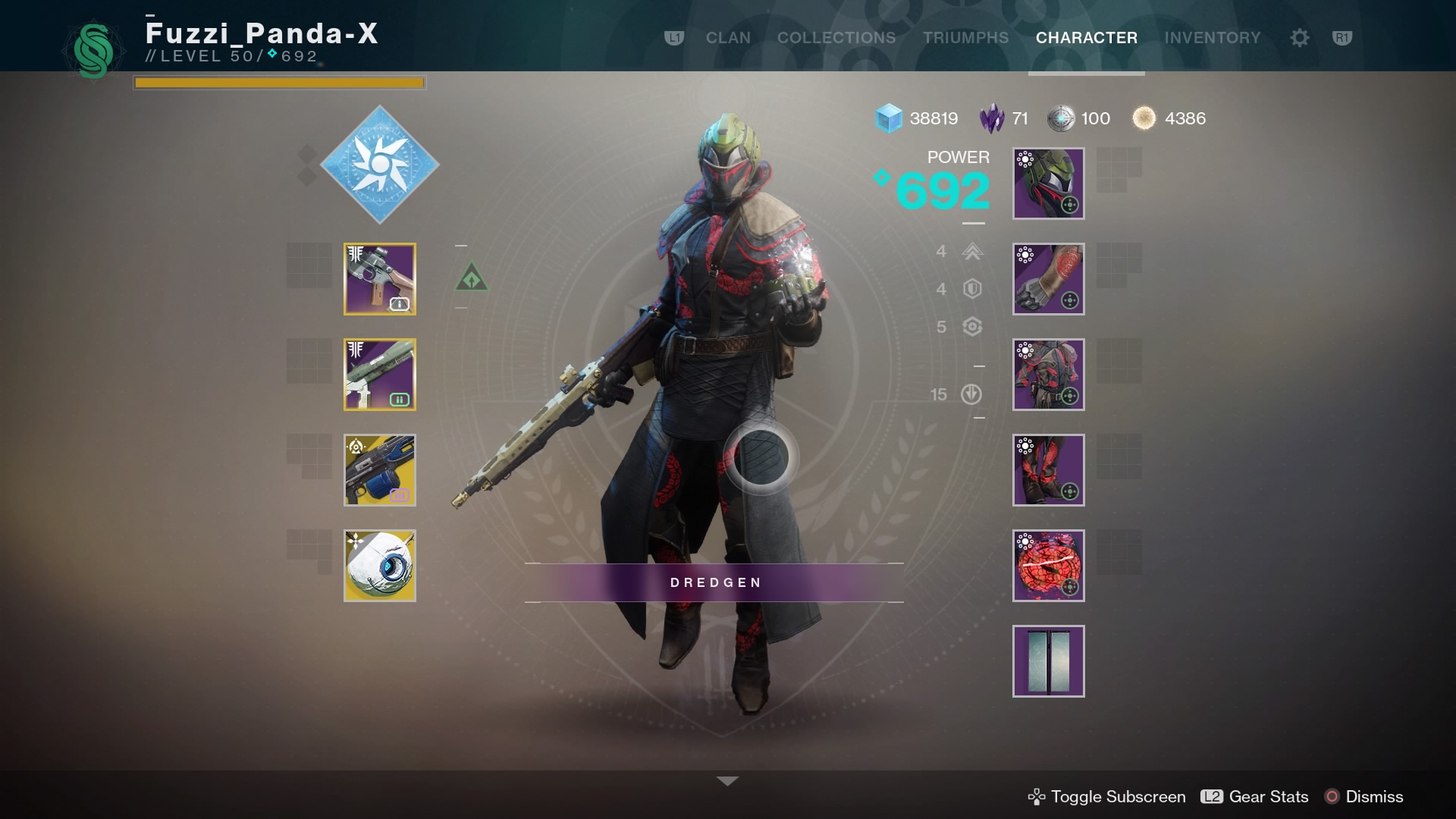Open settings via the gear icon
The height and width of the screenshot is (819, 1456).
point(1299,38)
